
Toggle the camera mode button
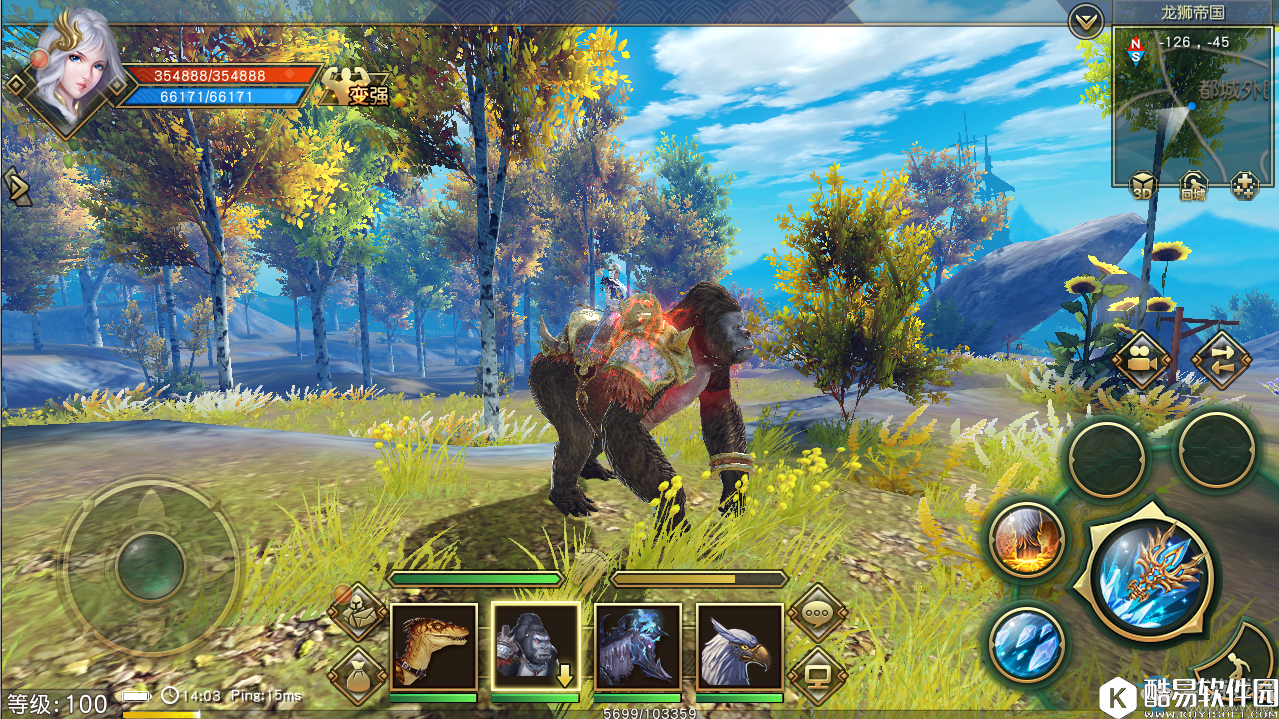[1142, 360]
